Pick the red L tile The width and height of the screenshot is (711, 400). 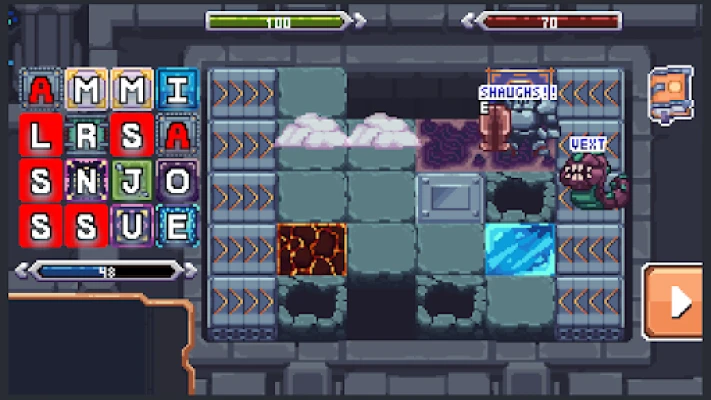[40, 135]
